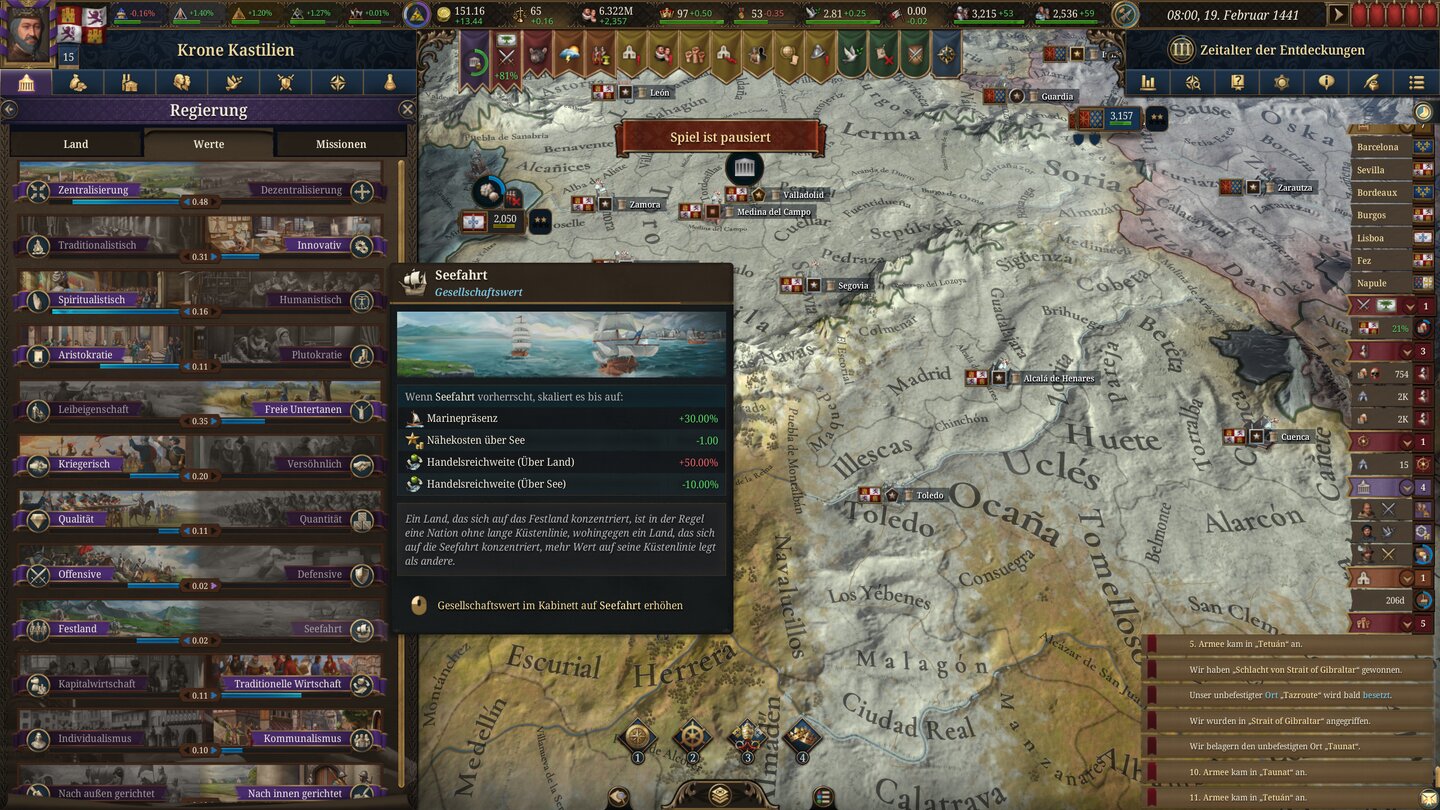Switch to the Land tab
The image size is (1440, 810).
pyautogui.click(x=75, y=144)
